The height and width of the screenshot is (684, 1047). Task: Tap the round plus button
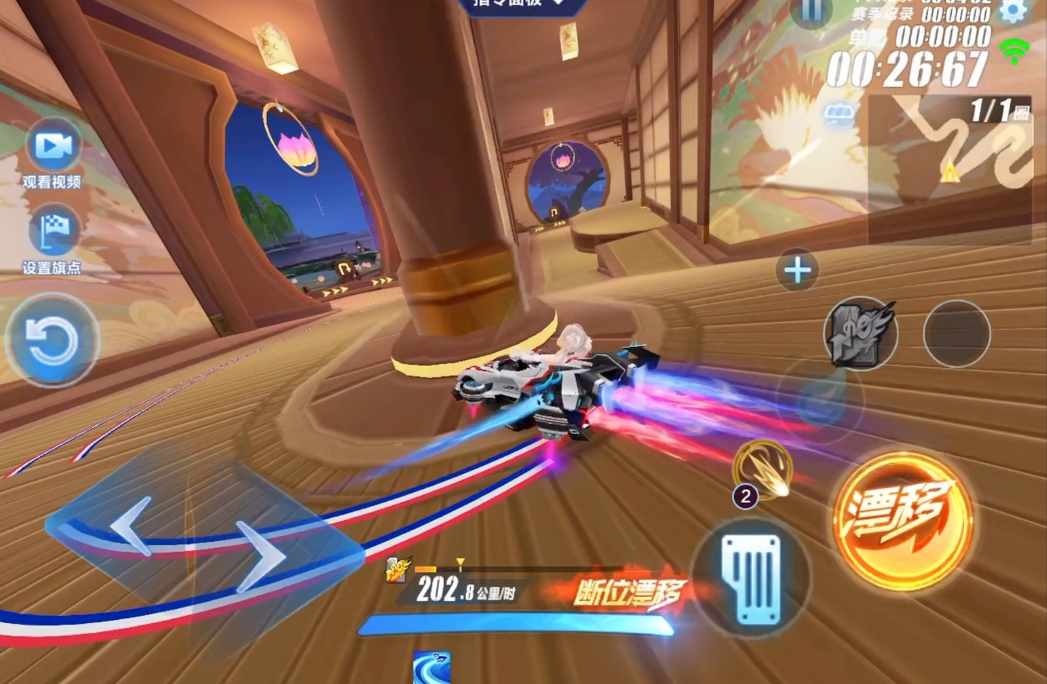[797, 271]
